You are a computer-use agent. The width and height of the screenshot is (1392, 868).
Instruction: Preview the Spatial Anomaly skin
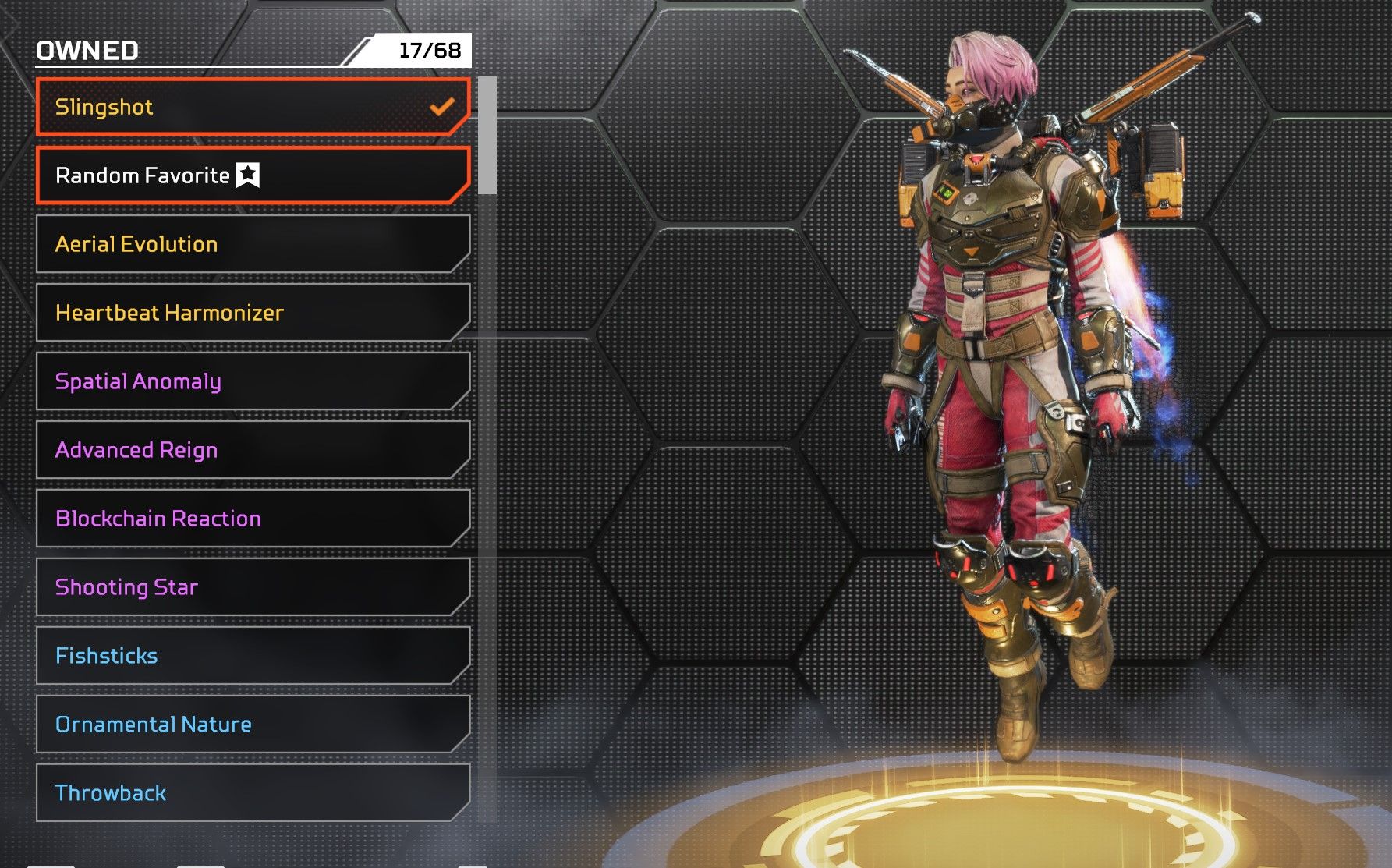(253, 381)
